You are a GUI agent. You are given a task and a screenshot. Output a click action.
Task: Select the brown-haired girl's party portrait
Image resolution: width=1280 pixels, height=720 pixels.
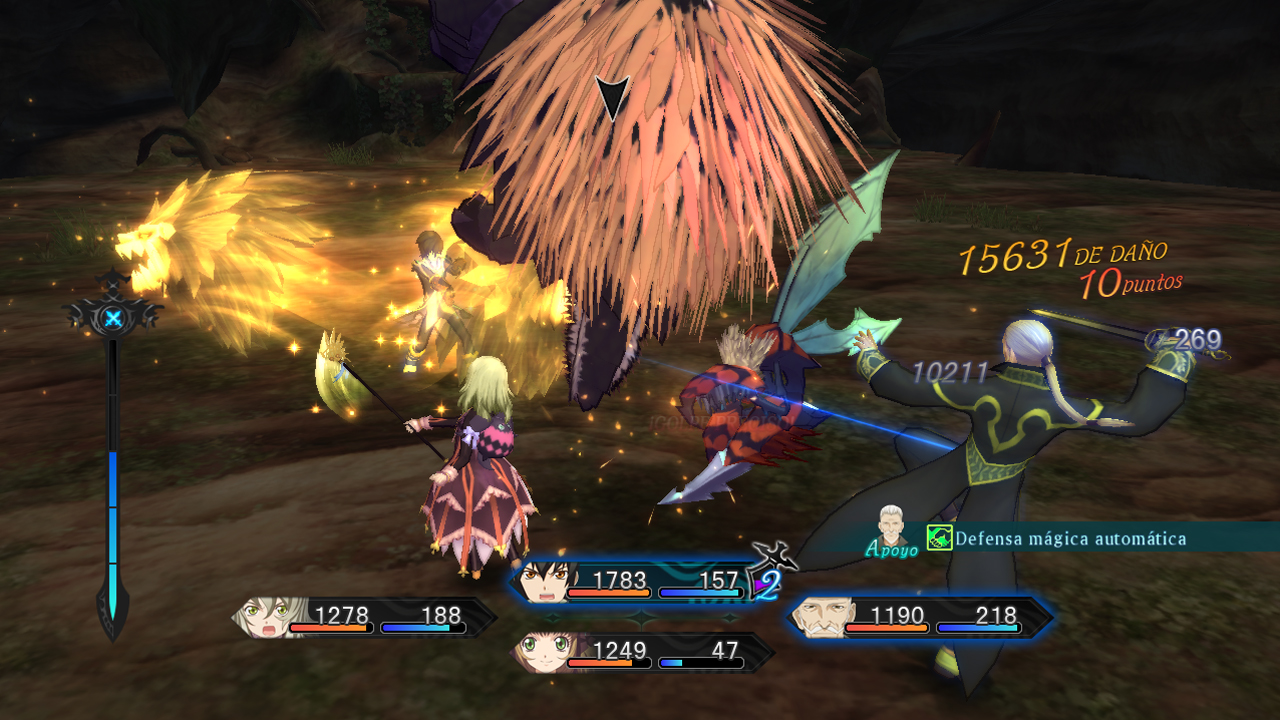pos(540,654)
